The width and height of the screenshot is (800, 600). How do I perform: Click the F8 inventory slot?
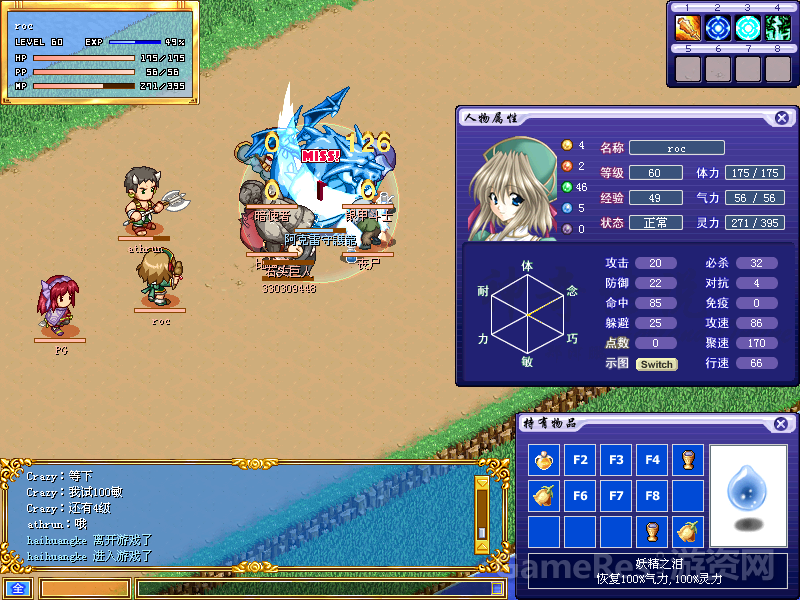point(652,496)
